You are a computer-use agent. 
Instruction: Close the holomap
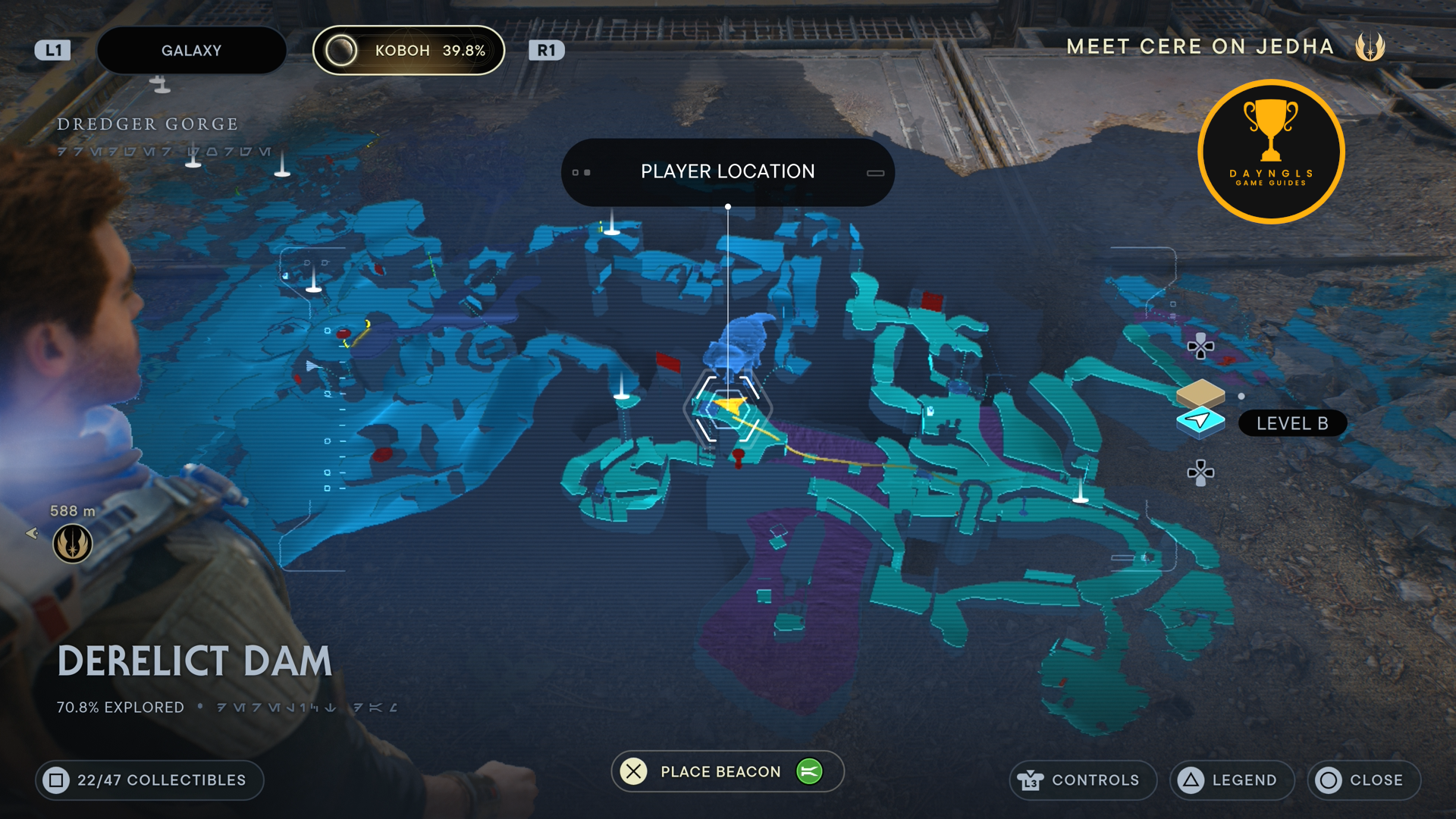[1363, 780]
